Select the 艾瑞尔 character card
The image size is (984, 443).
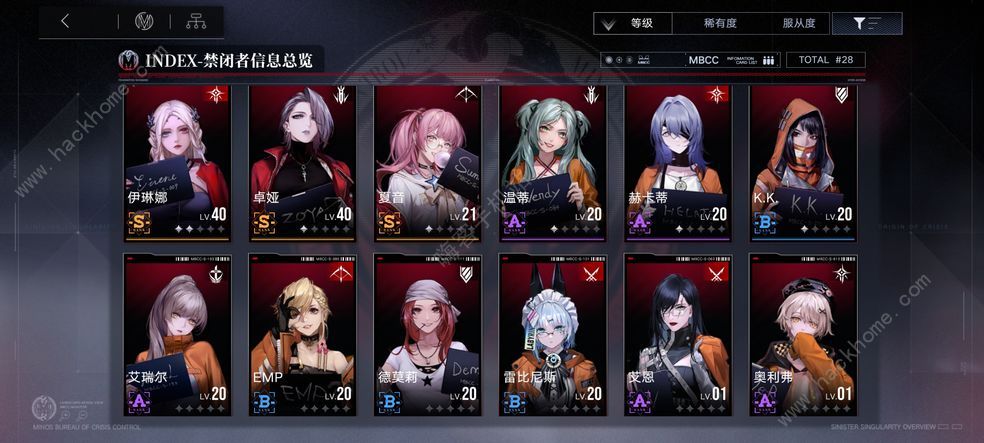(x=177, y=334)
